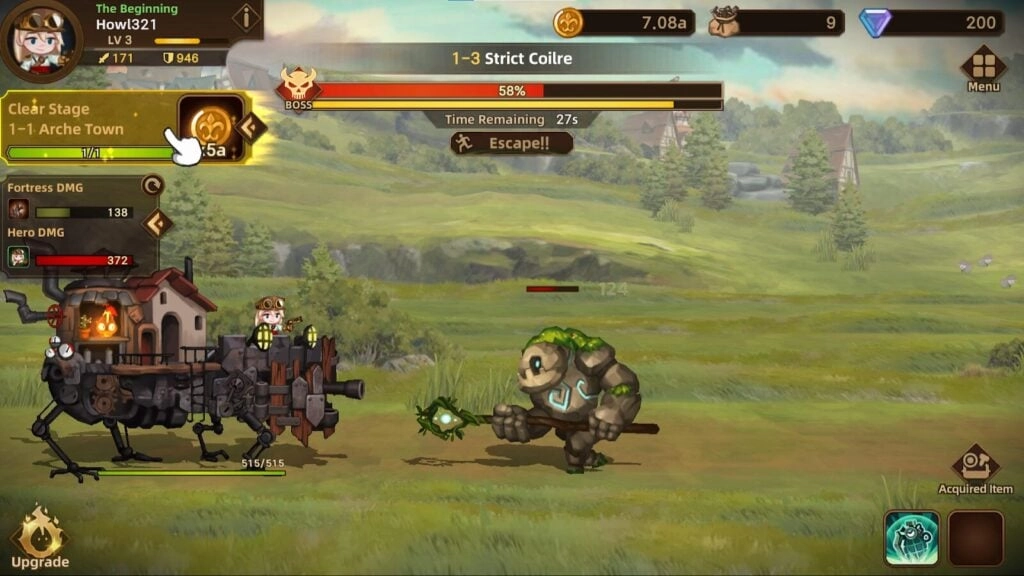Open the Acquired Item panel

tap(975, 468)
